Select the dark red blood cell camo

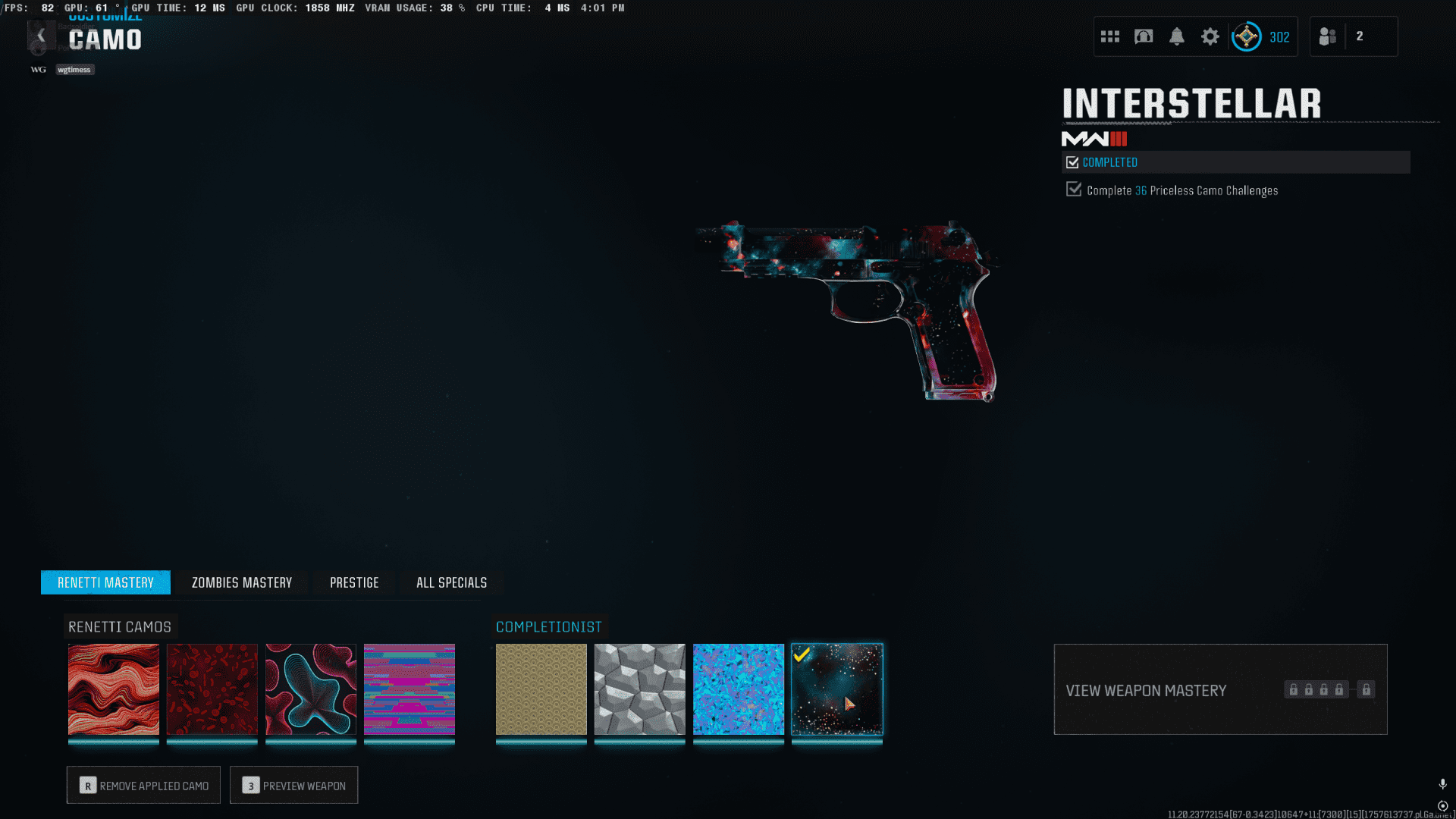pos(212,689)
